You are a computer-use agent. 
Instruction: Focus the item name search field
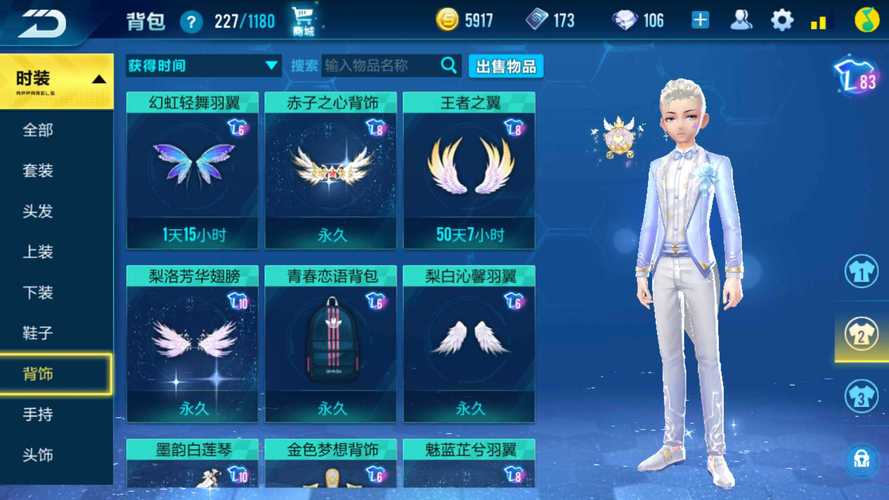click(x=380, y=66)
